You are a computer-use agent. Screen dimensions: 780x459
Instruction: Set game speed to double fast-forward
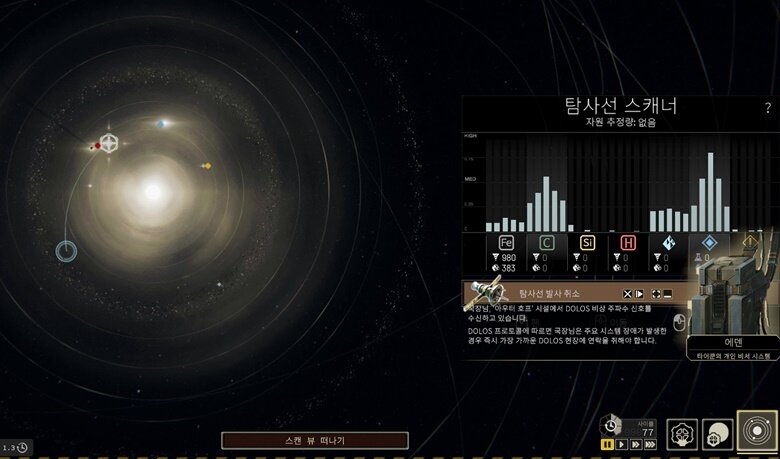(636, 443)
